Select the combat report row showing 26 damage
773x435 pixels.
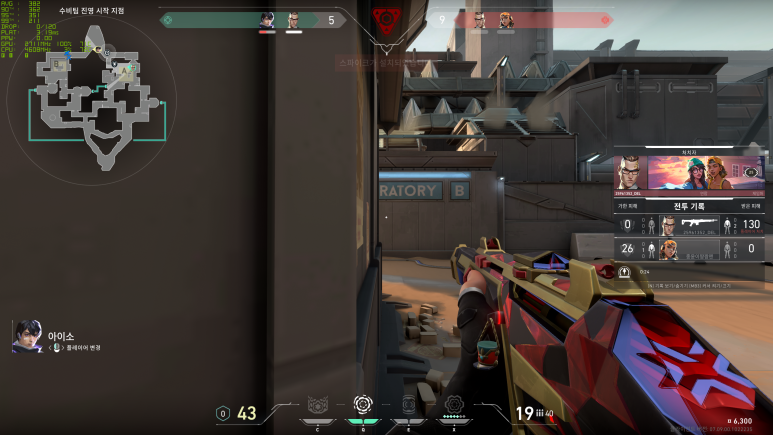click(x=690, y=249)
